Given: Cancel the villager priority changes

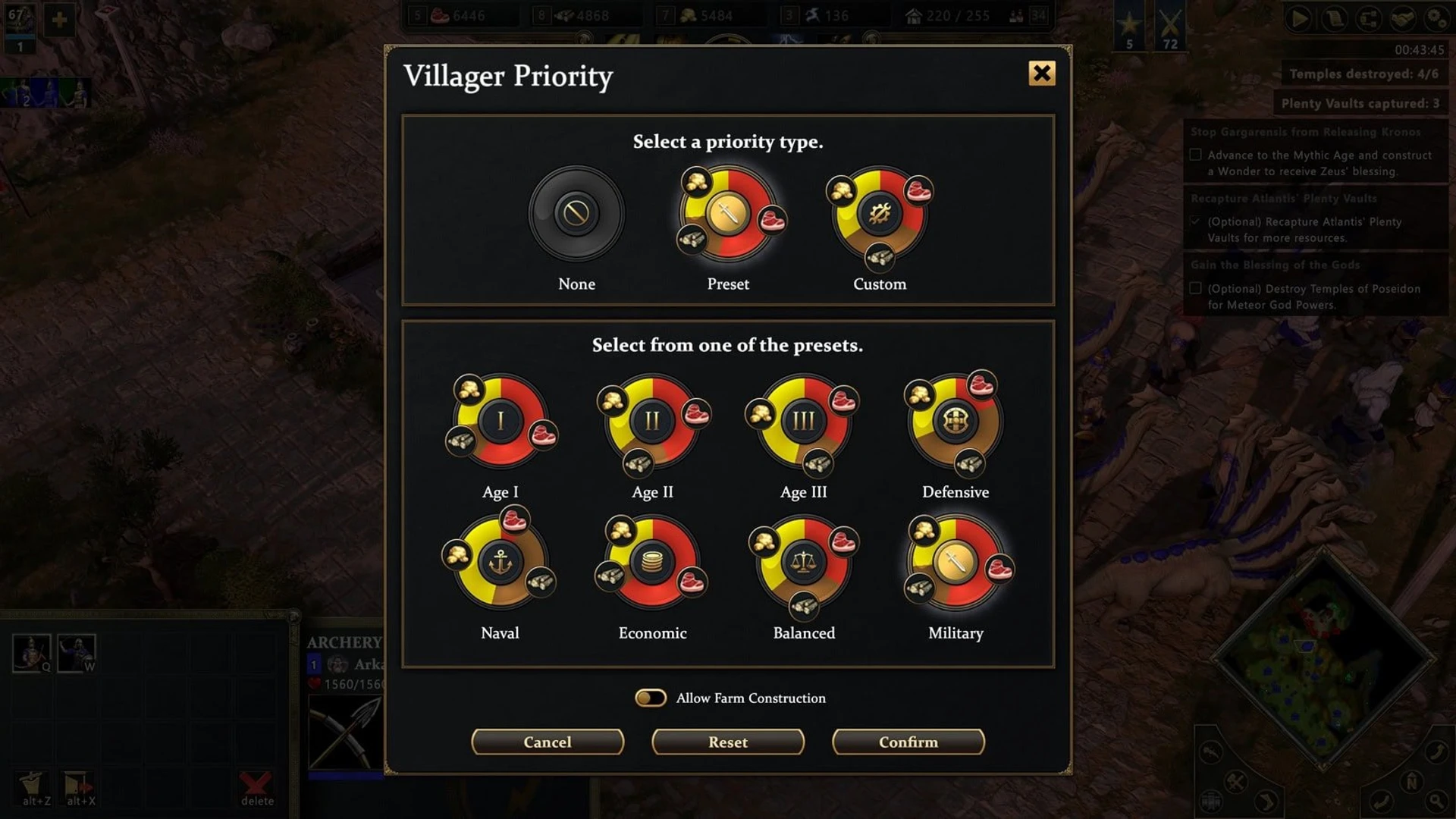Looking at the screenshot, I should pyautogui.click(x=548, y=742).
